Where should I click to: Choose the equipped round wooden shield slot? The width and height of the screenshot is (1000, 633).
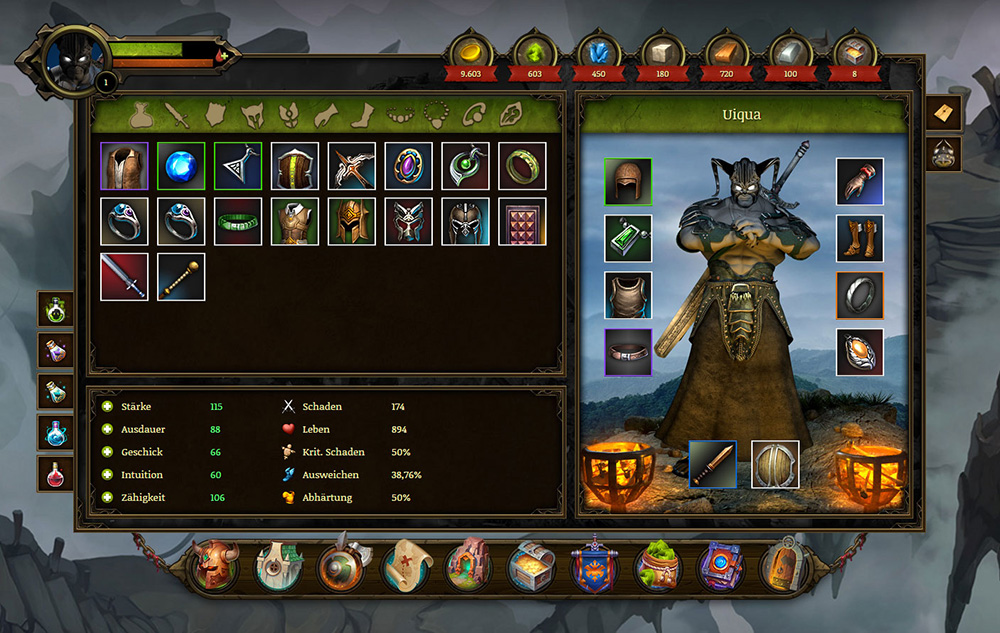point(775,464)
